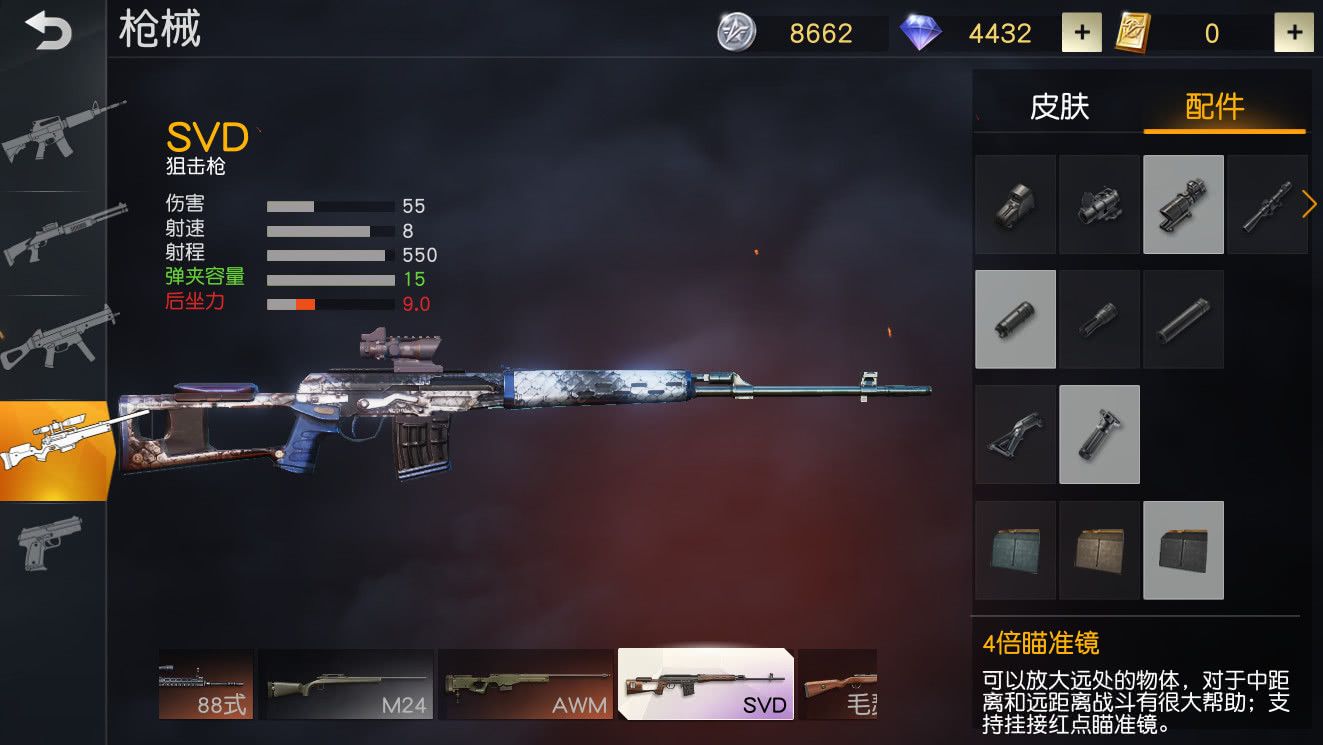Choose the shotgun weapon category

coord(55,236)
